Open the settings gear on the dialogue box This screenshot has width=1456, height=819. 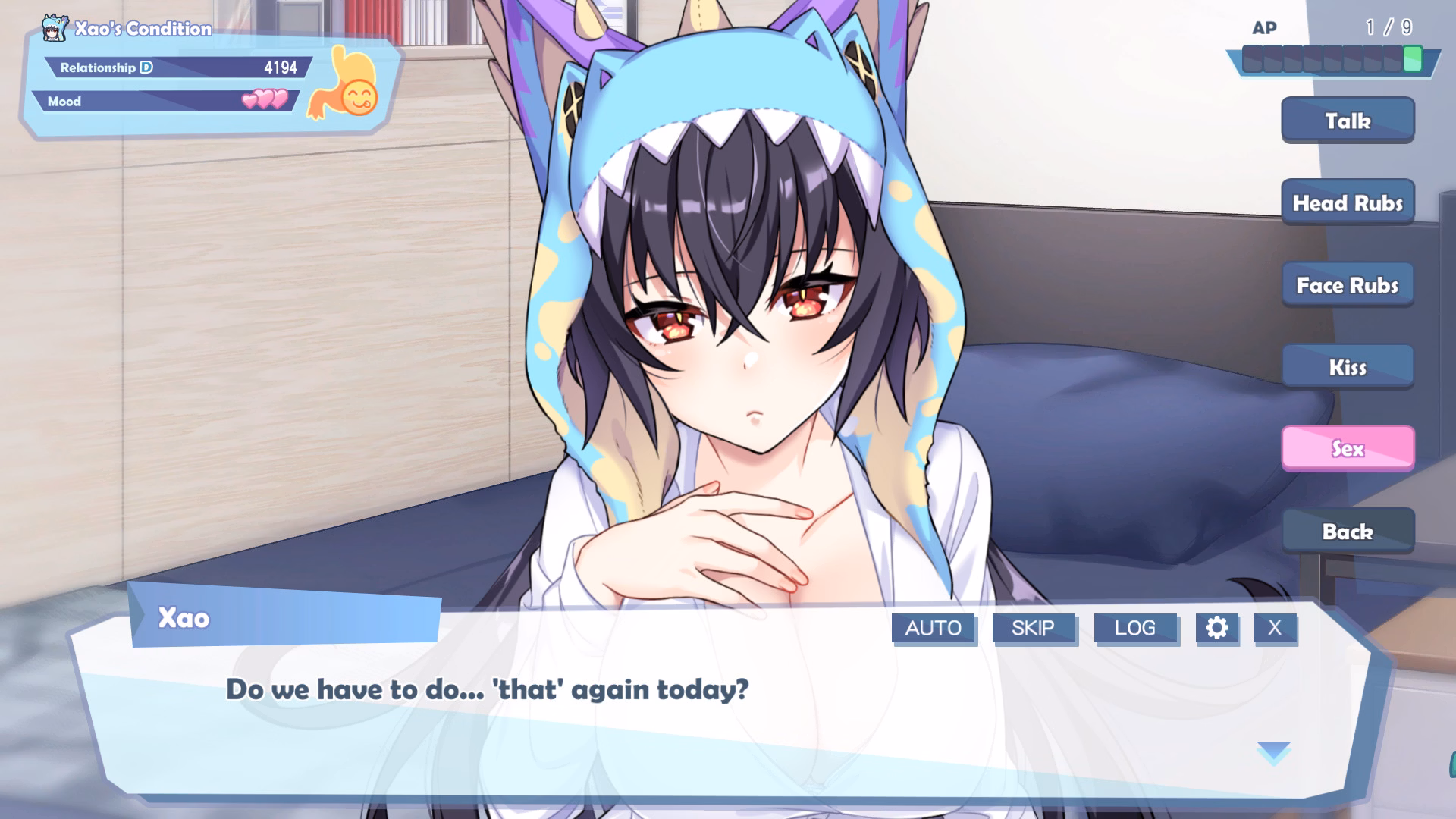tap(1218, 628)
